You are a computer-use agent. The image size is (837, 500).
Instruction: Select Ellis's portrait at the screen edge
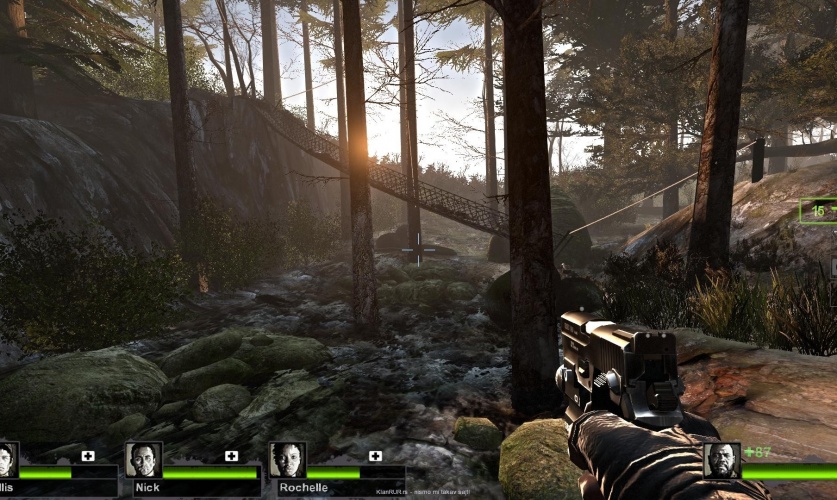[6, 460]
